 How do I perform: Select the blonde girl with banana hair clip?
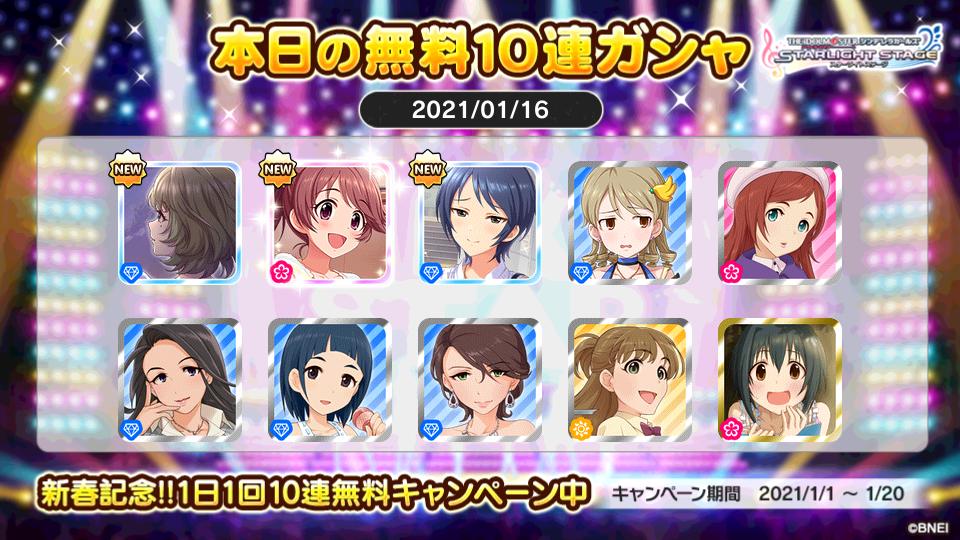[629, 223]
